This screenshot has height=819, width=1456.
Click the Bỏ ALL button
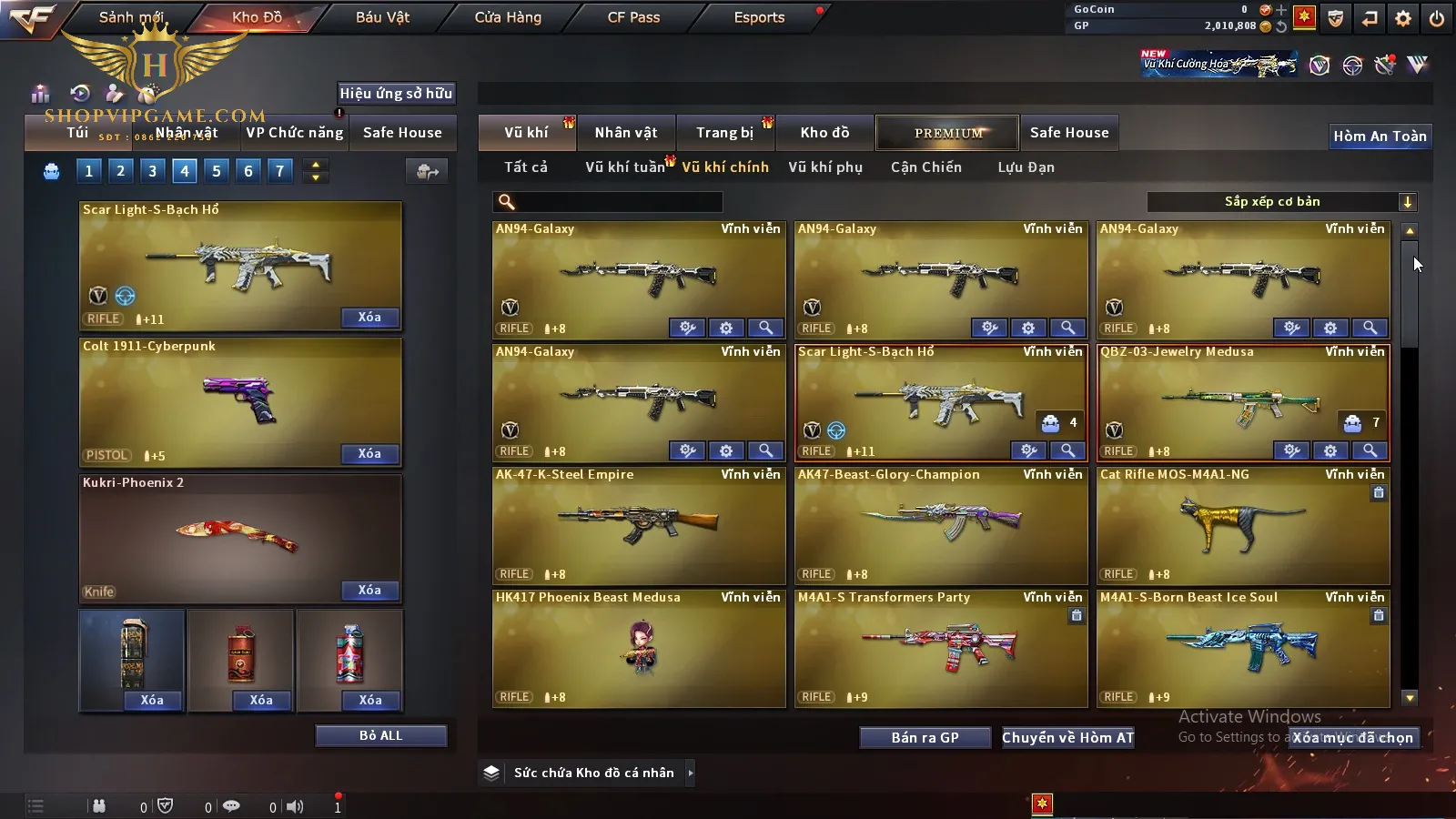[380, 735]
